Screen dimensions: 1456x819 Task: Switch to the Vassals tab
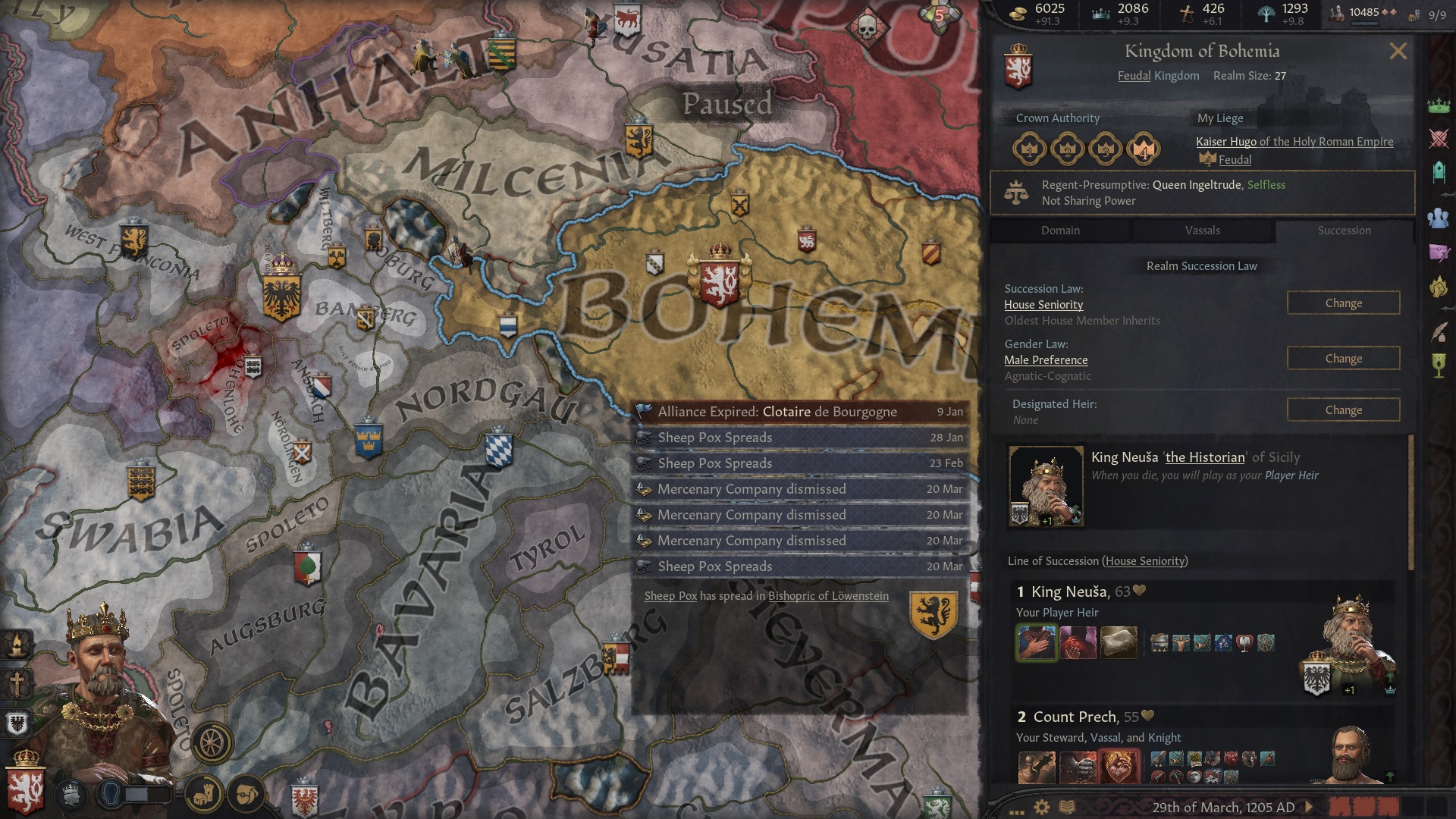[1203, 231]
